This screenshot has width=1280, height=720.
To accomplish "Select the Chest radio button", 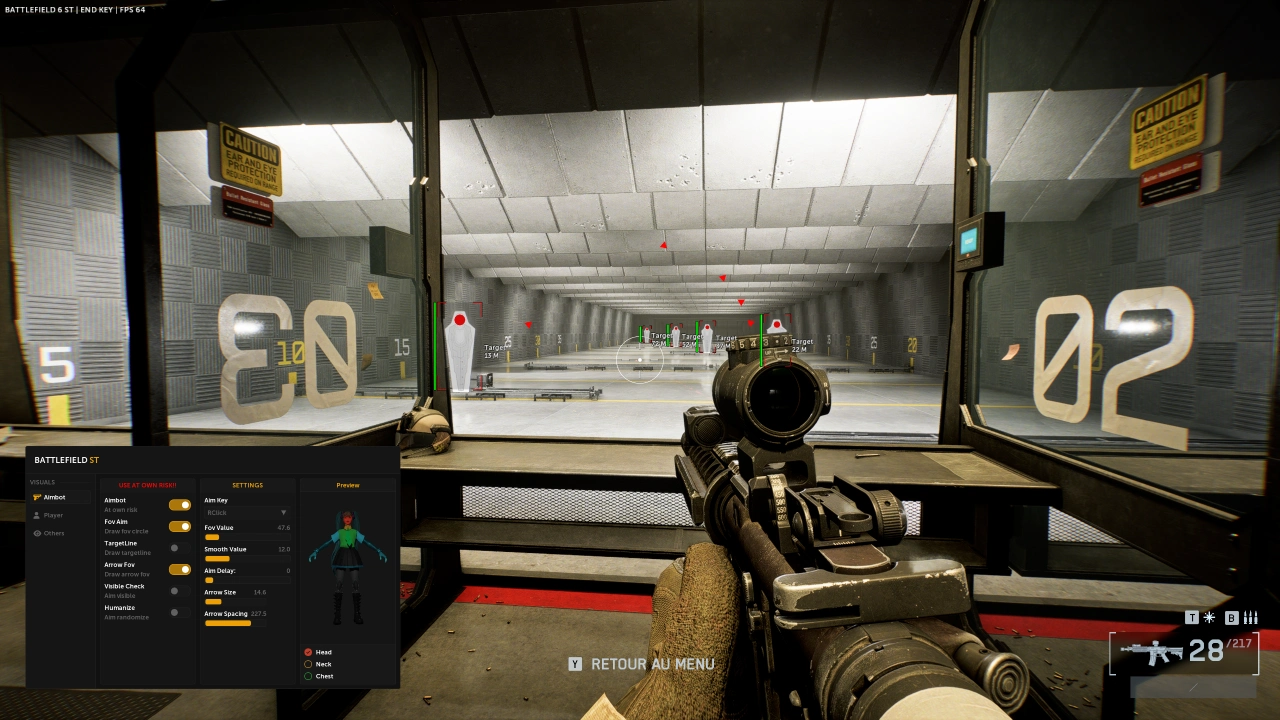I will point(308,676).
